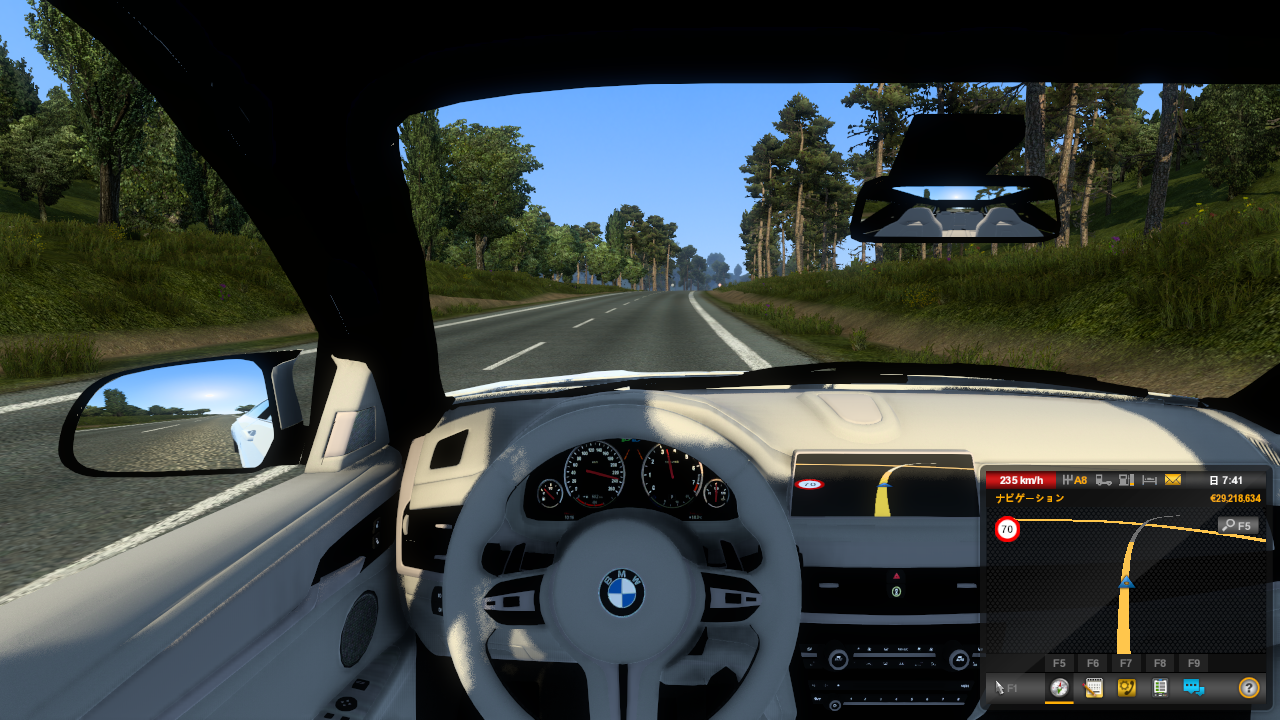The height and width of the screenshot is (720, 1280).
Task: Zoom the navigation map with the magnifier button
Action: 1238,525
